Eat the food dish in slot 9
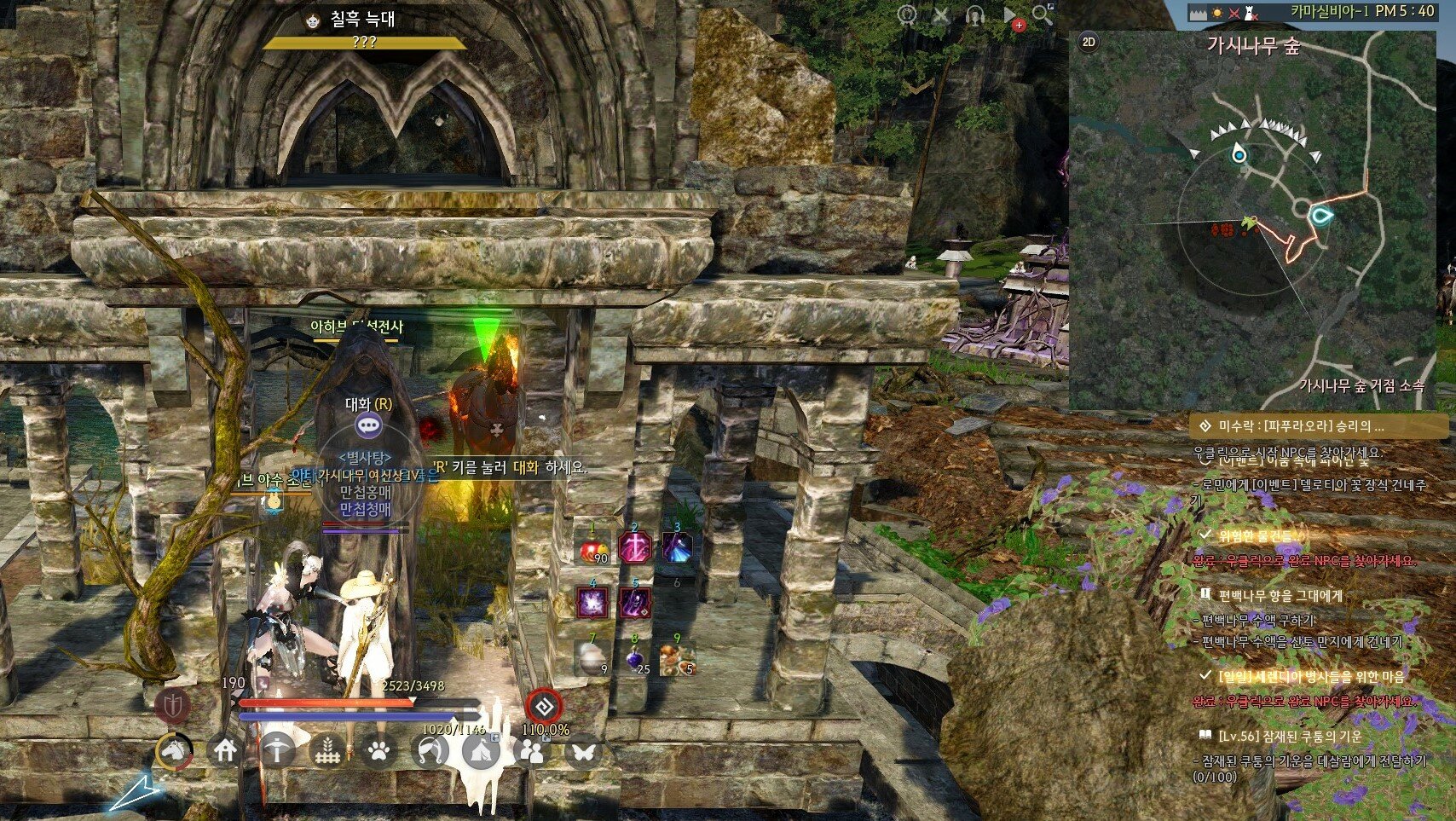Screen dimensions: 1456x821 click(x=677, y=658)
